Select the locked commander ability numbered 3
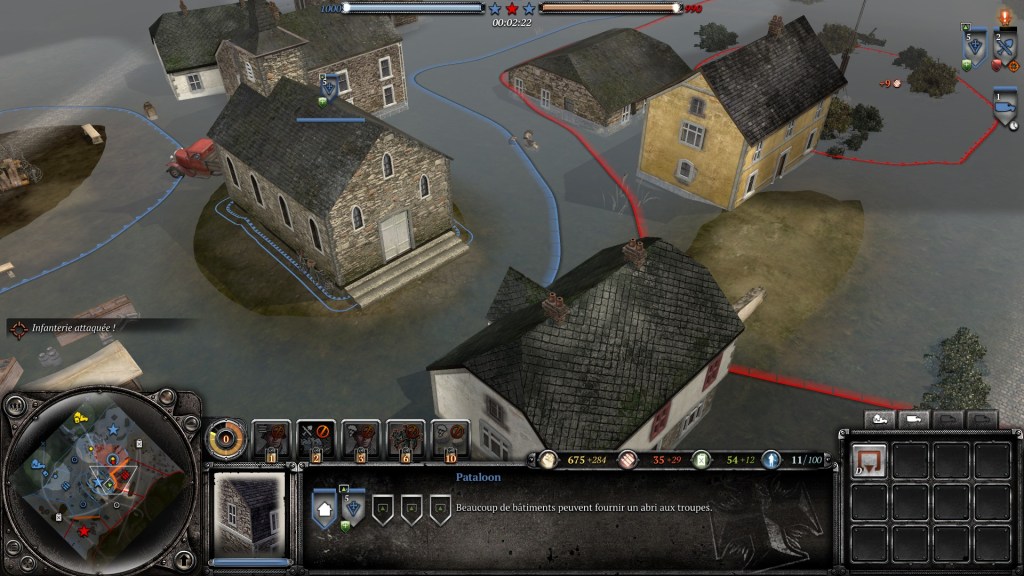The width and height of the screenshot is (1024, 576). (x=361, y=439)
